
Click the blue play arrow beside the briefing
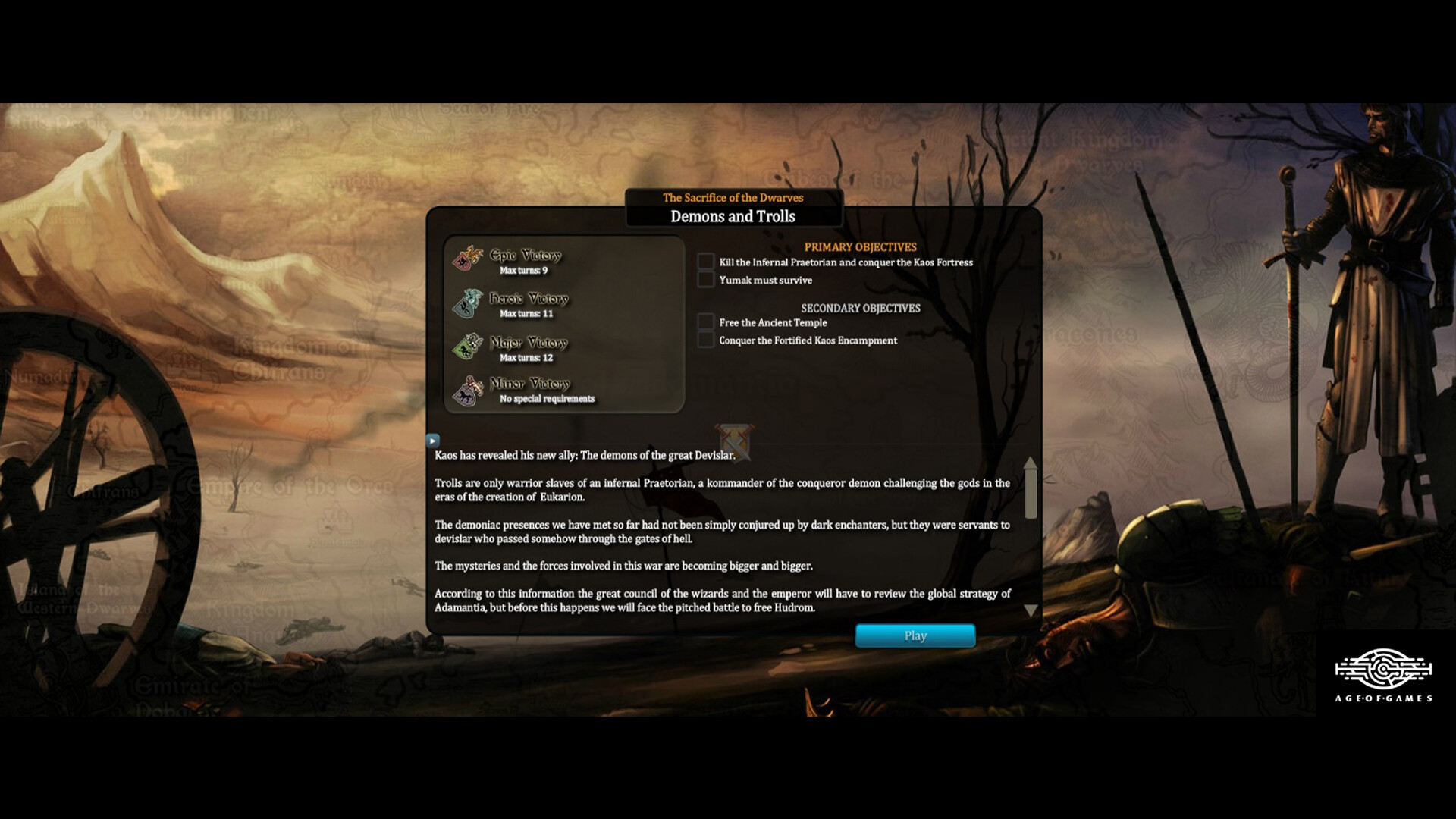click(432, 440)
